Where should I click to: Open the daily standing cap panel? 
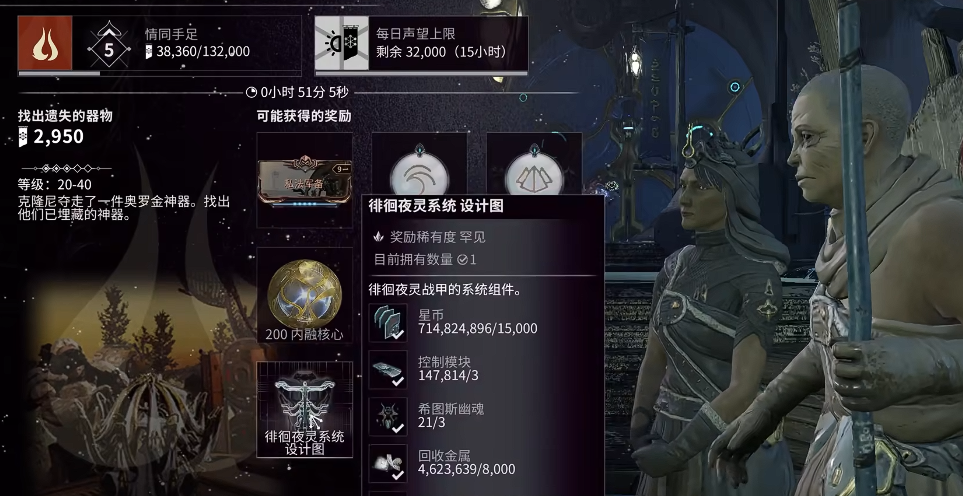(x=421, y=44)
